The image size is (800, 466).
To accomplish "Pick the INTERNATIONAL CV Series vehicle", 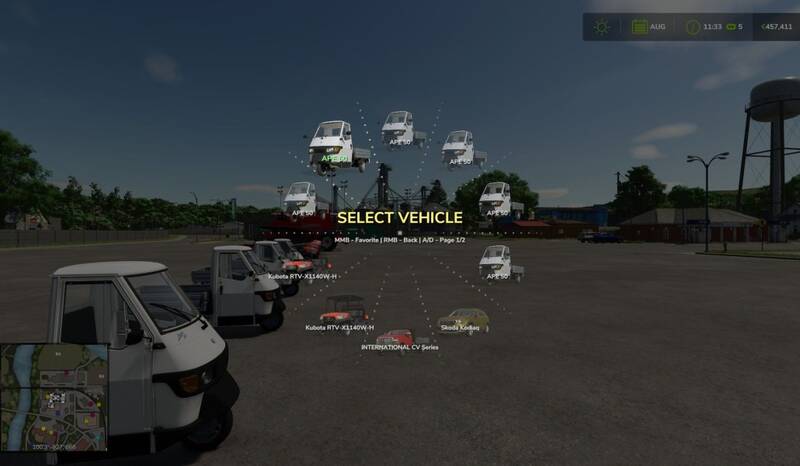I will coord(398,338).
